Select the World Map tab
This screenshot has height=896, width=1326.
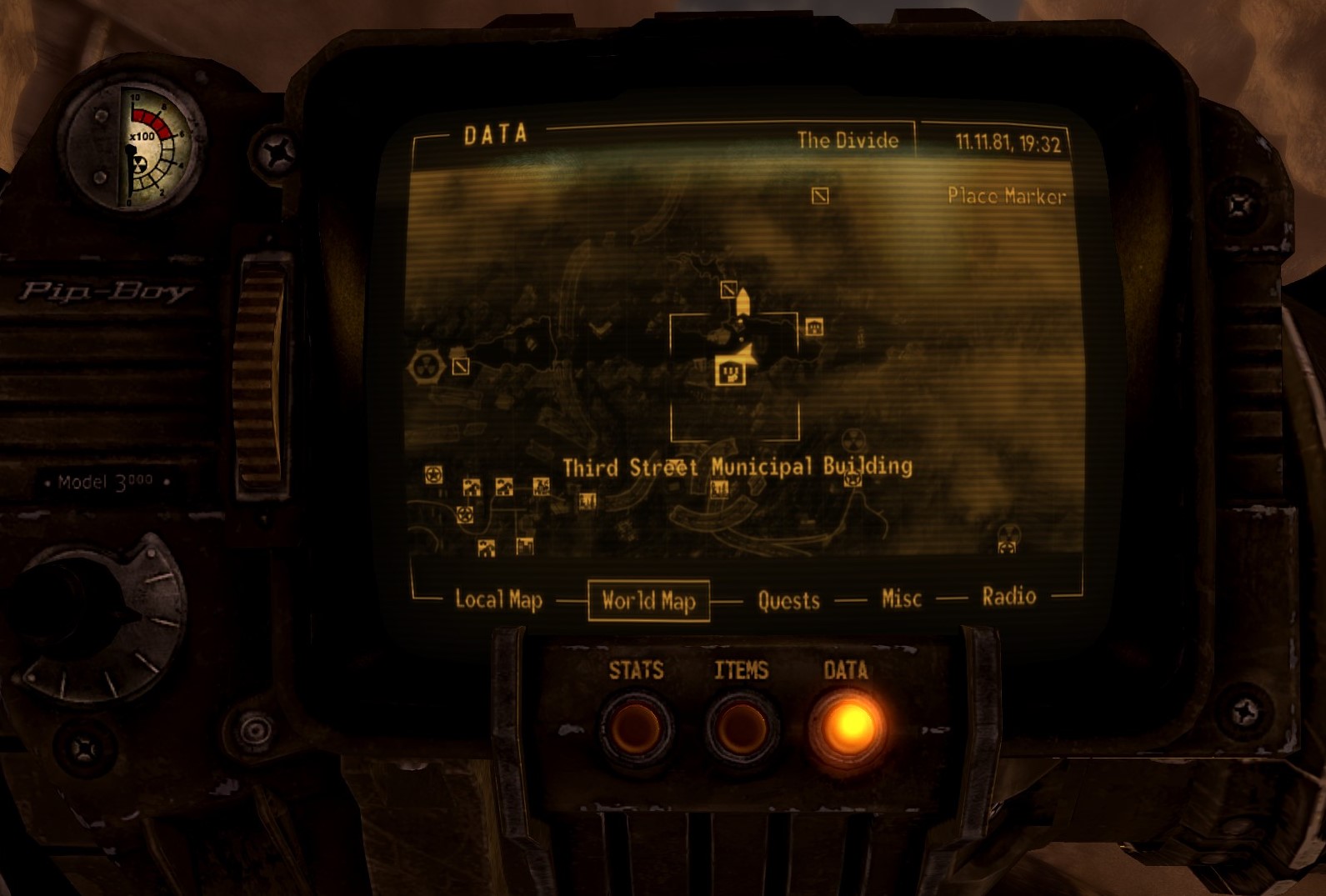point(648,598)
